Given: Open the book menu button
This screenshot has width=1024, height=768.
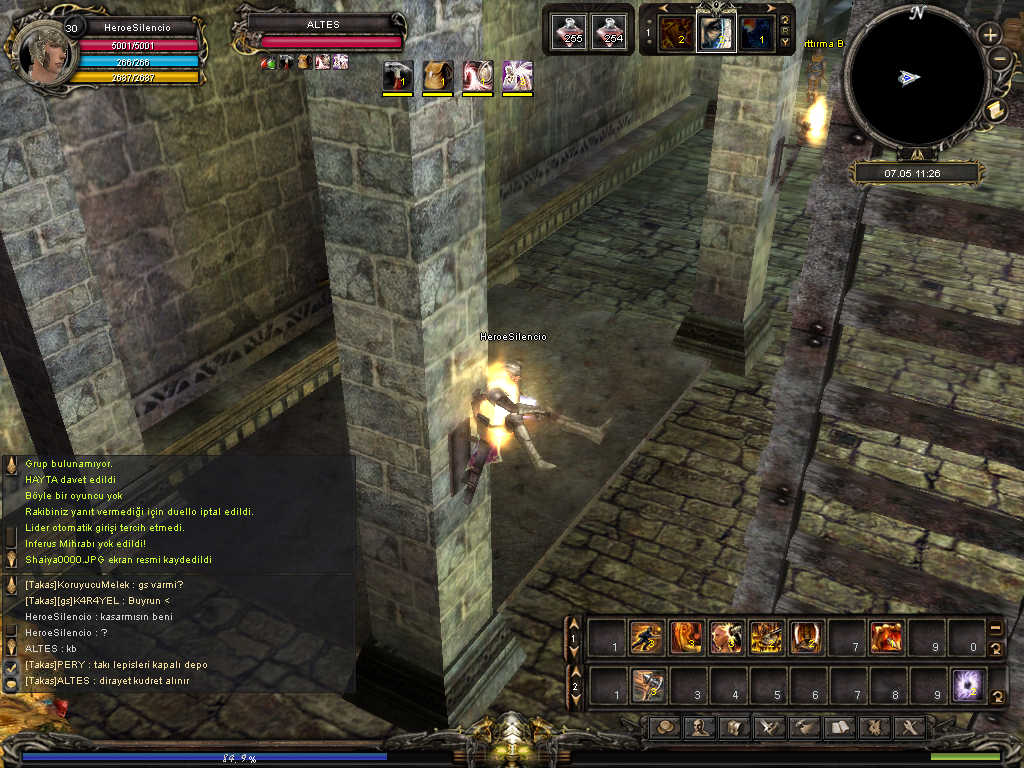Looking at the screenshot, I should click(x=838, y=728).
